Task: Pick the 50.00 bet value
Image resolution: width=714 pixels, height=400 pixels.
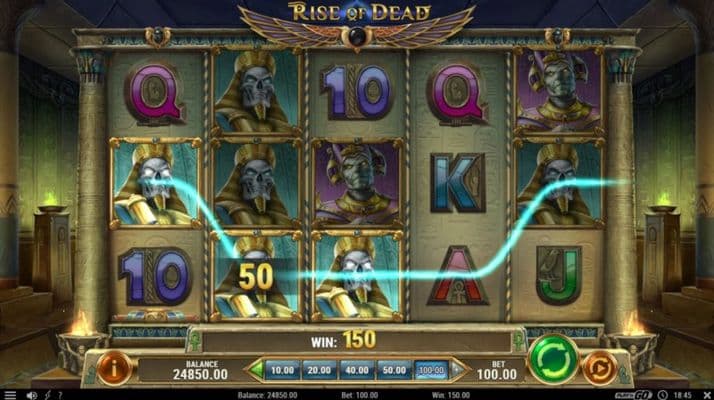Action: coord(394,370)
